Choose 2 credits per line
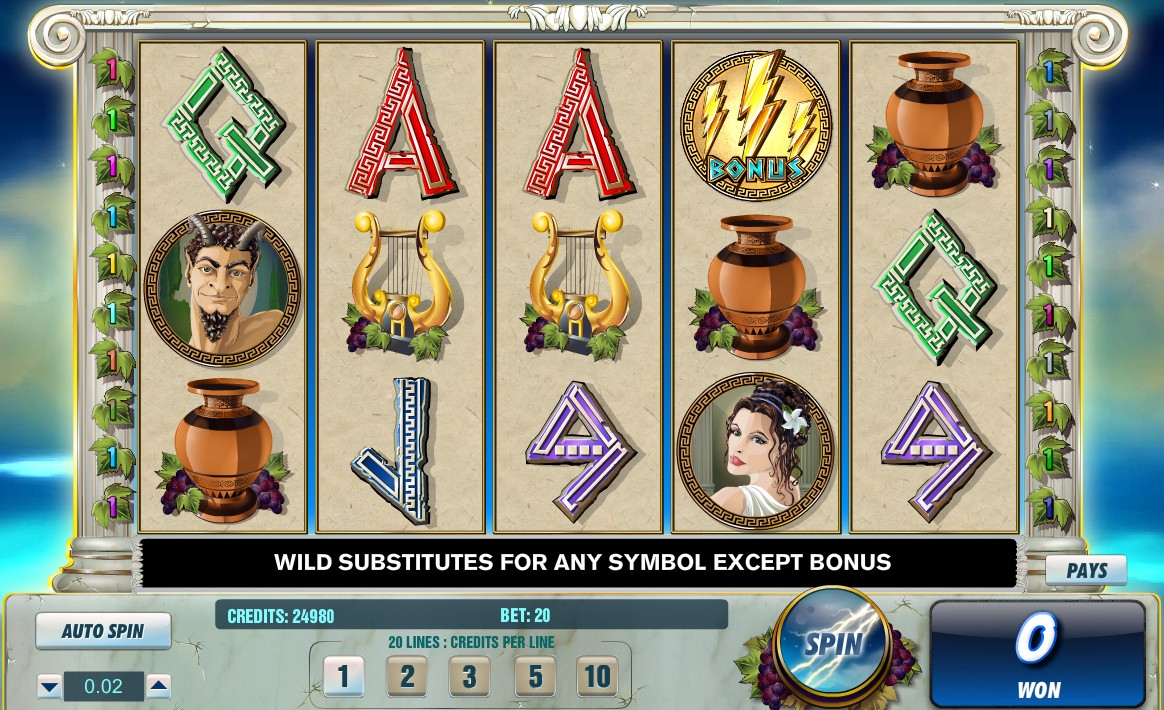 tap(407, 677)
